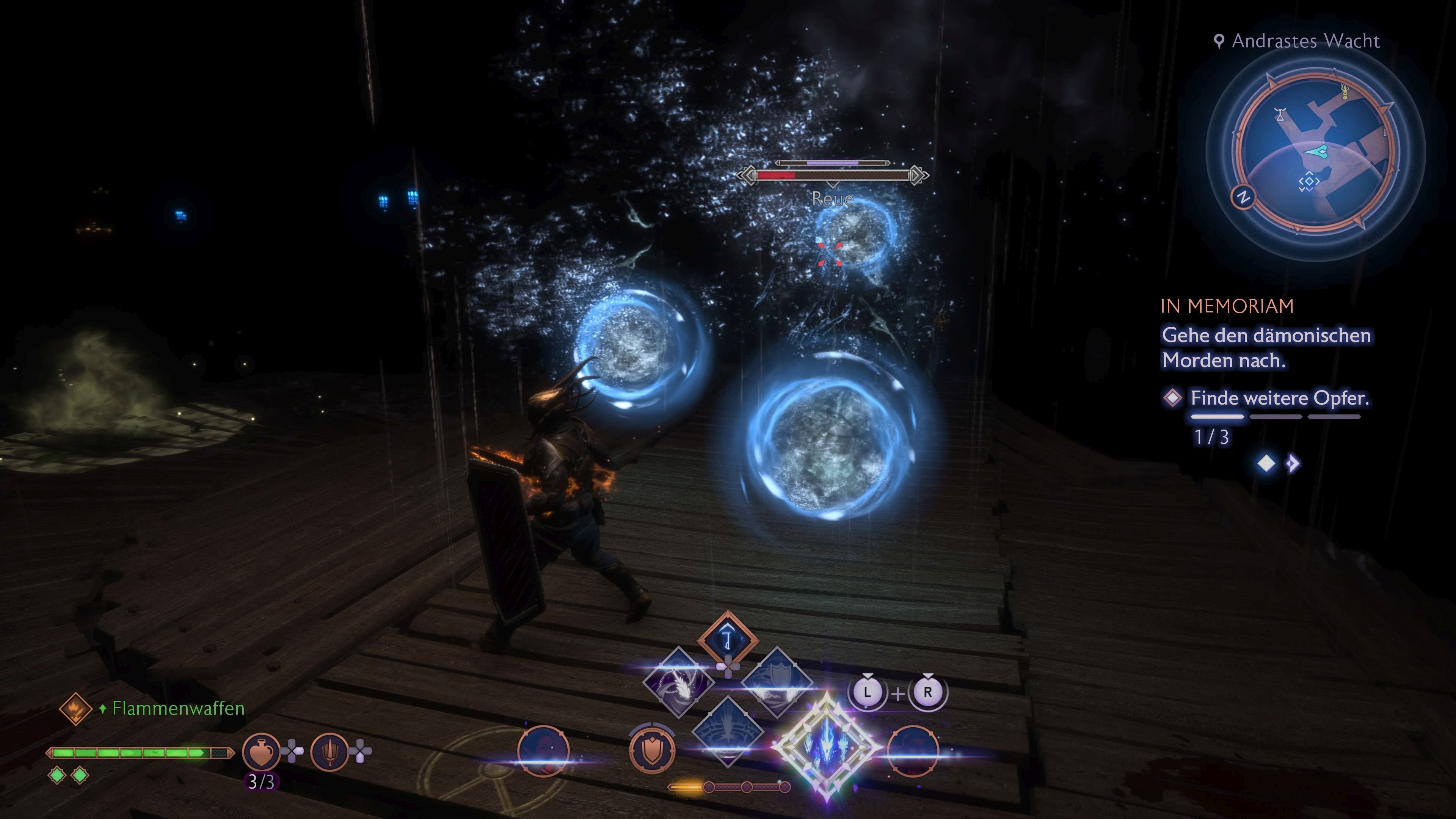Click the 3/3 potion counter
The image size is (1456, 819).
(260, 781)
